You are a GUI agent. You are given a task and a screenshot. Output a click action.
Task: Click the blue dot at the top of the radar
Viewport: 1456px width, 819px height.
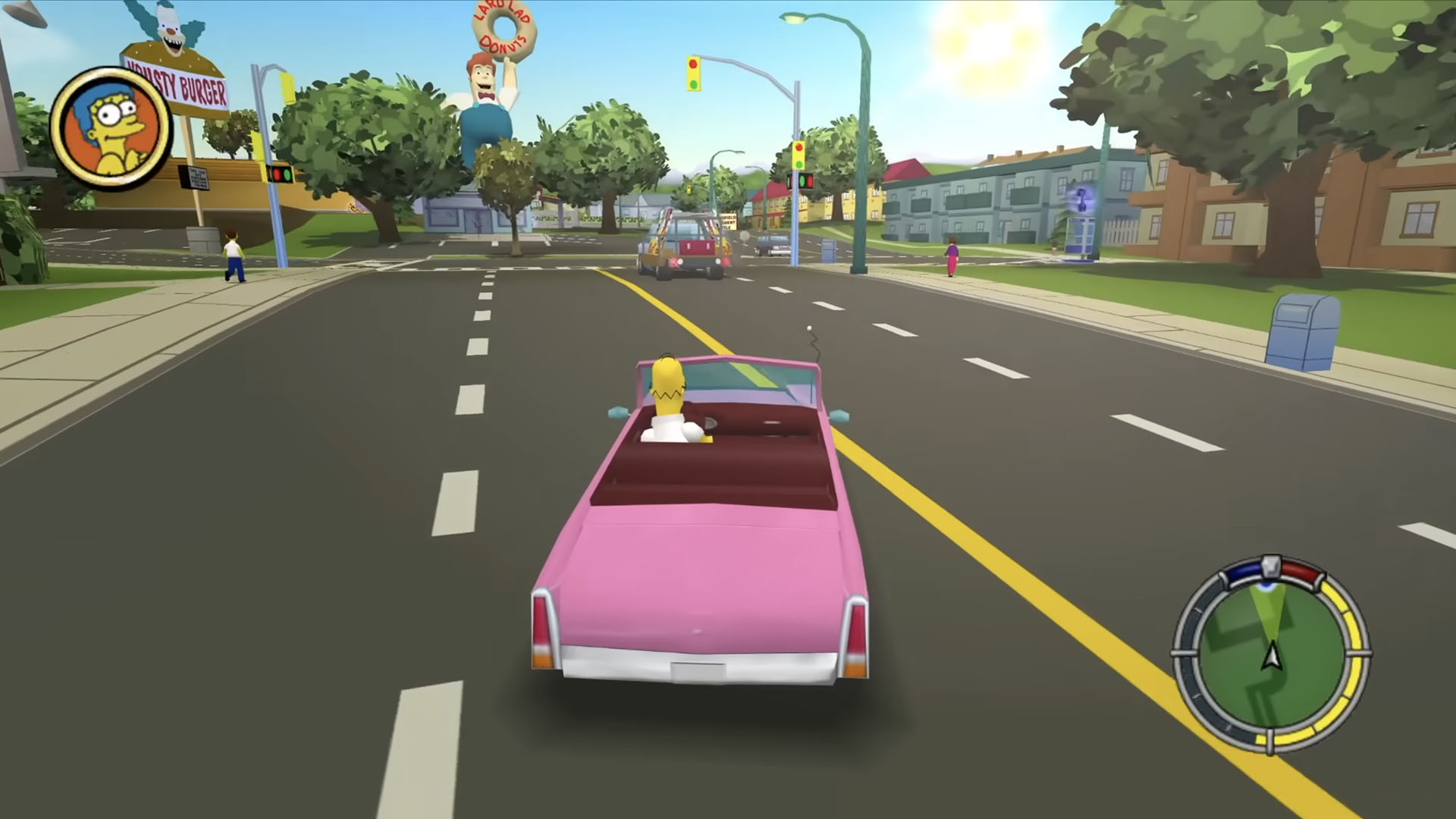pyautogui.click(x=1266, y=585)
